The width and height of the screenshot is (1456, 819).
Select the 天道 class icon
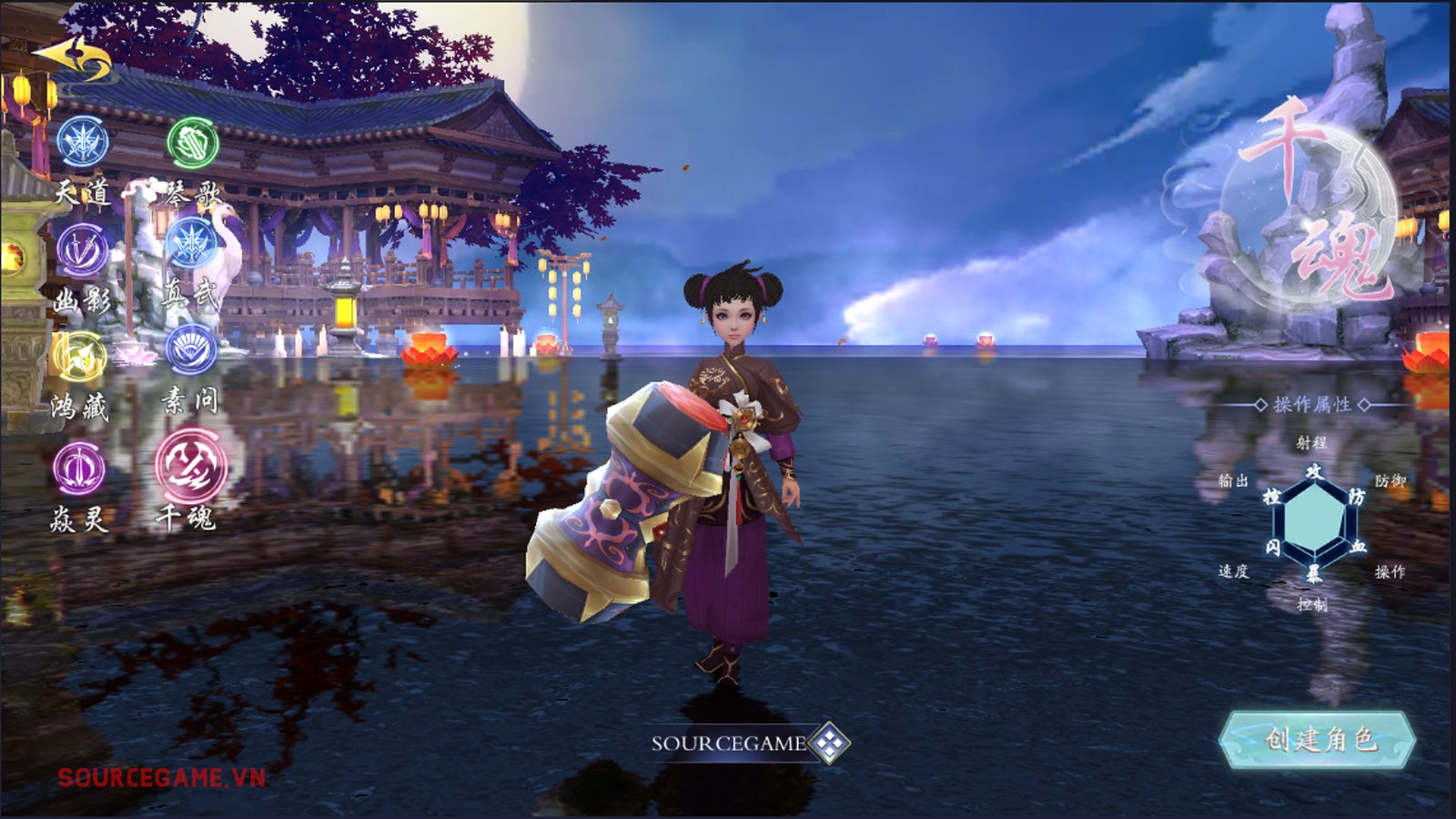pos(83,142)
